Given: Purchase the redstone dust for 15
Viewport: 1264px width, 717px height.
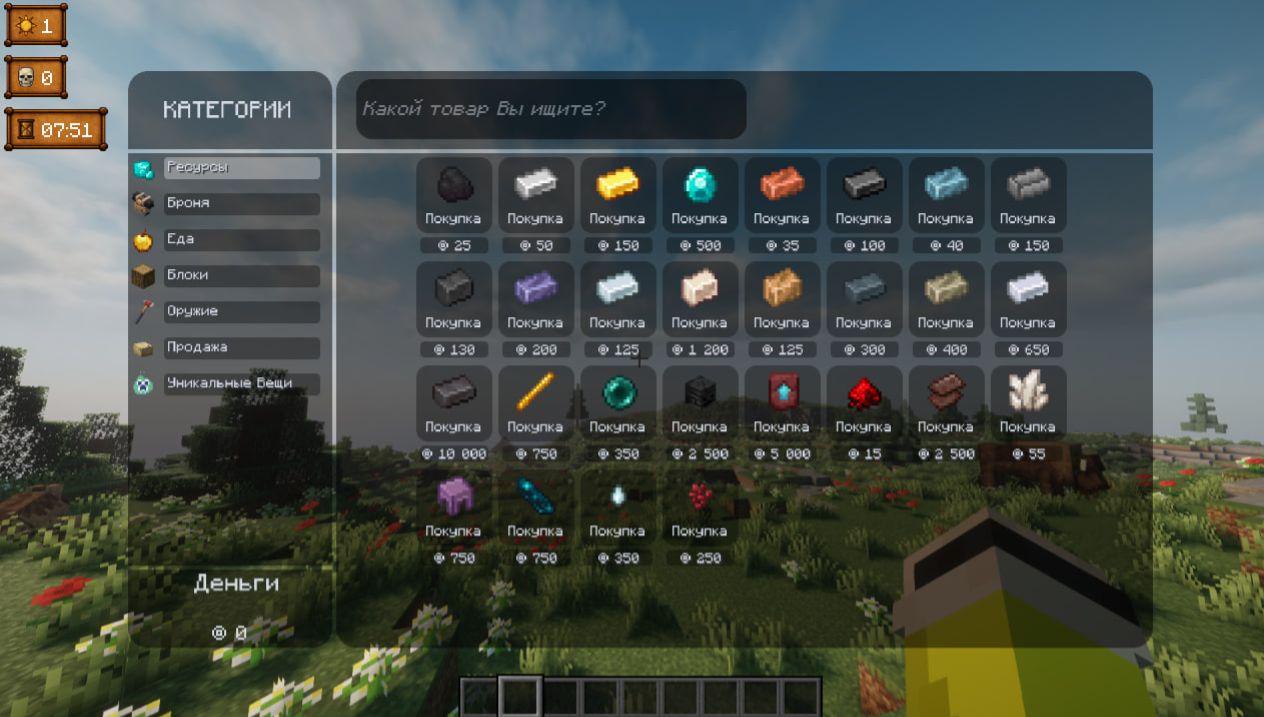Looking at the screenshot, I should point(863,404).
